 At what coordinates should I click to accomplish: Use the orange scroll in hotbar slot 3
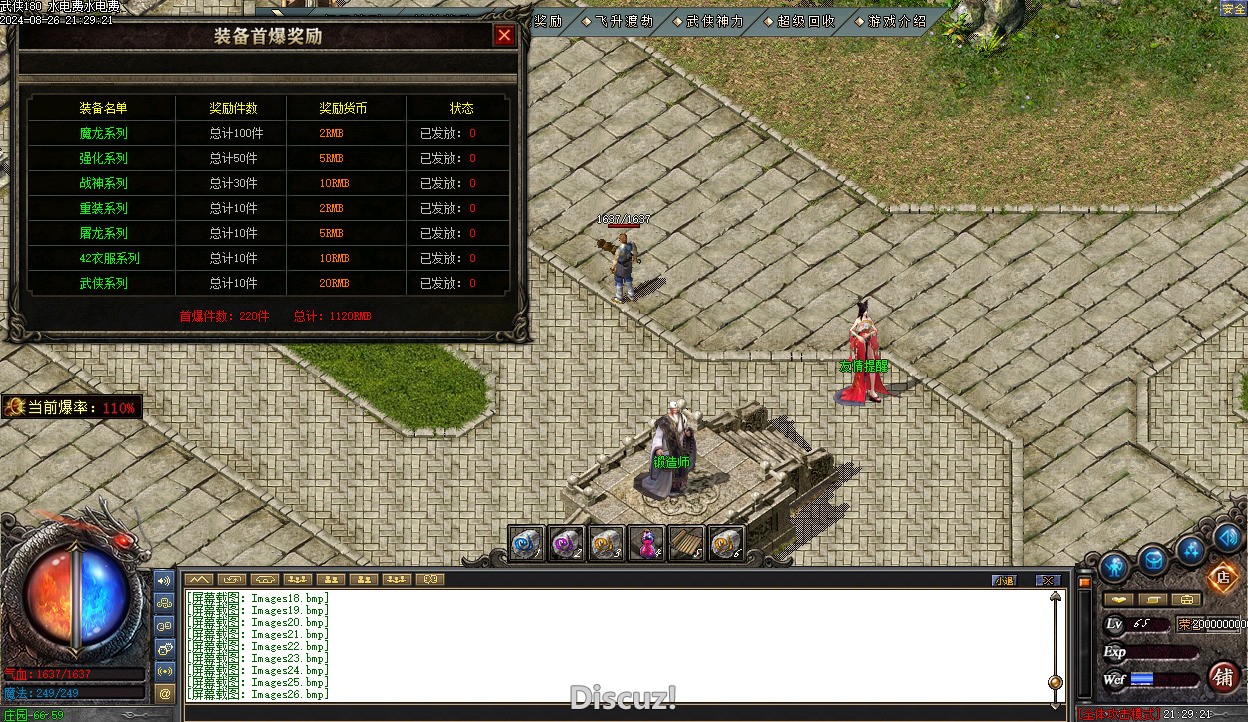[x=607, y=543]
